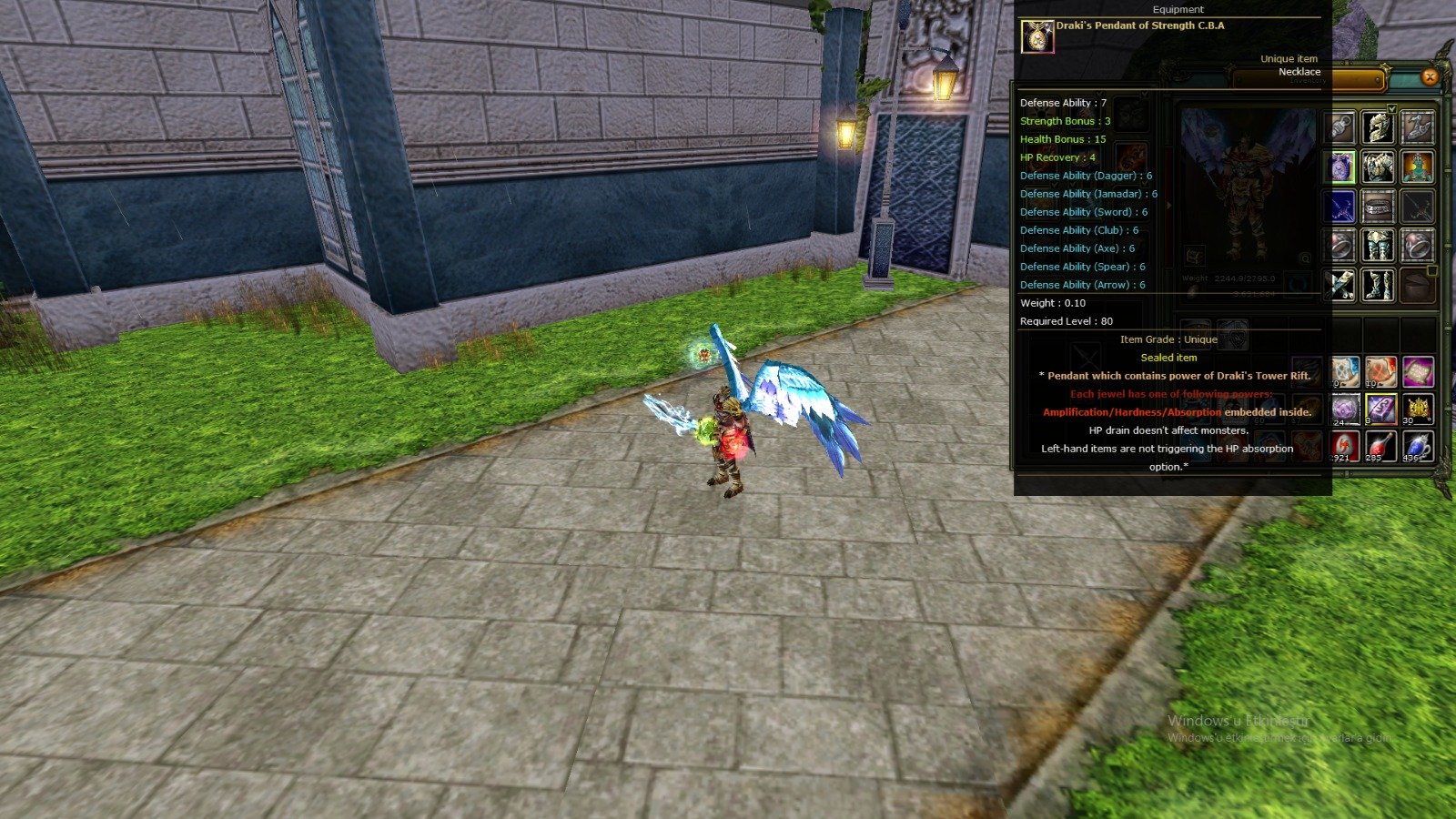
Task: Toggle the small square marker on the empty slot
Action: coord(1432,270)
